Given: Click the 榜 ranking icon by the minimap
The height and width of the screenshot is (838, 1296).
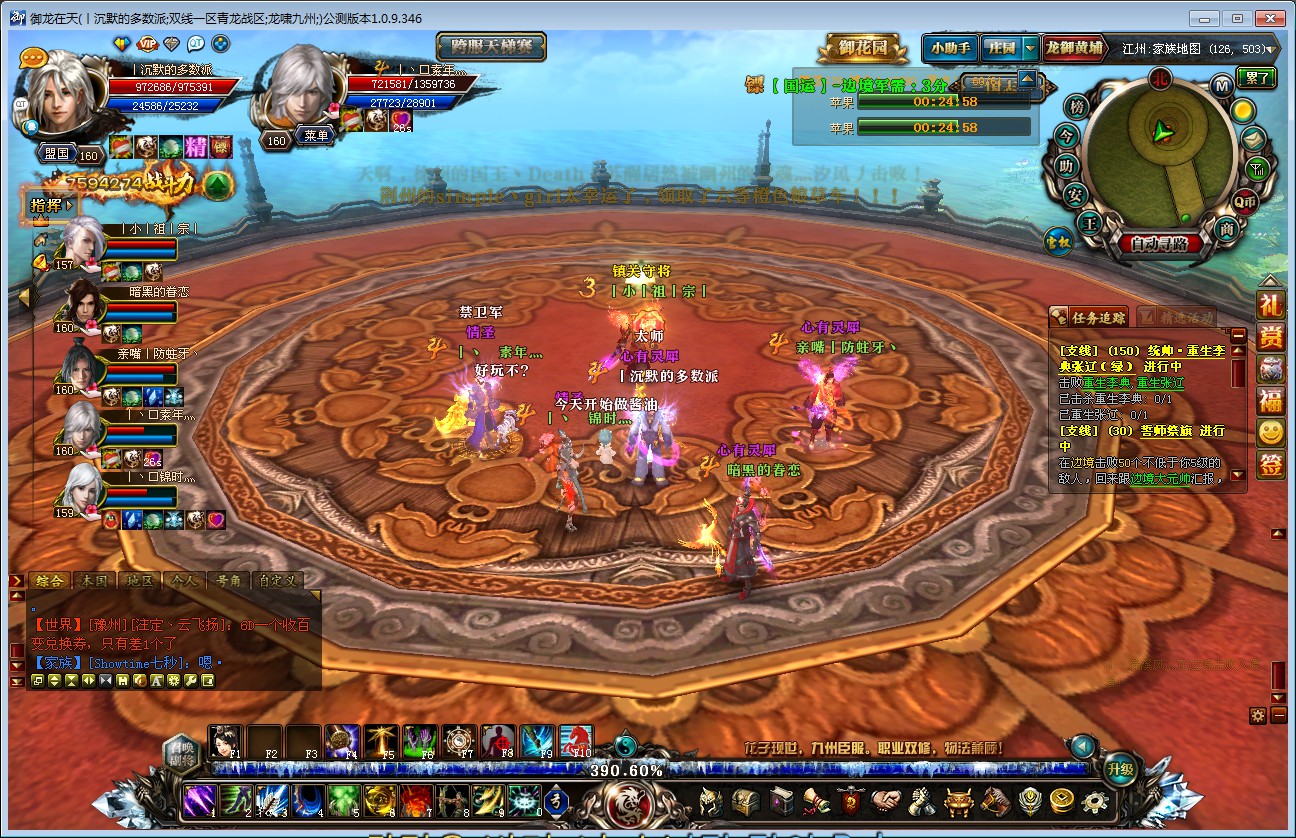Looking at the screenshot, I should coord(1077,107).
